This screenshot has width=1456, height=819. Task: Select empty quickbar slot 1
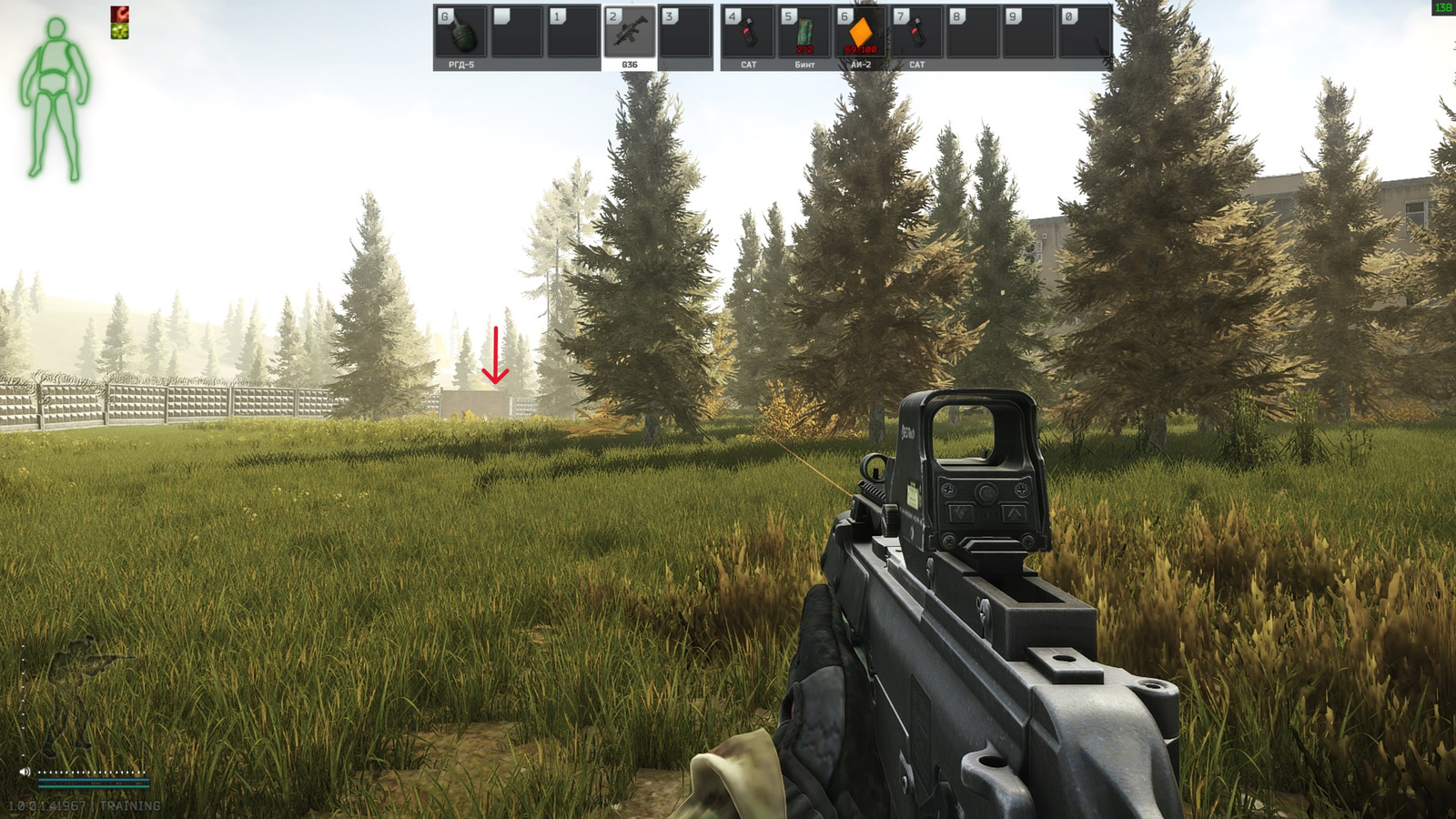(576, 32)
